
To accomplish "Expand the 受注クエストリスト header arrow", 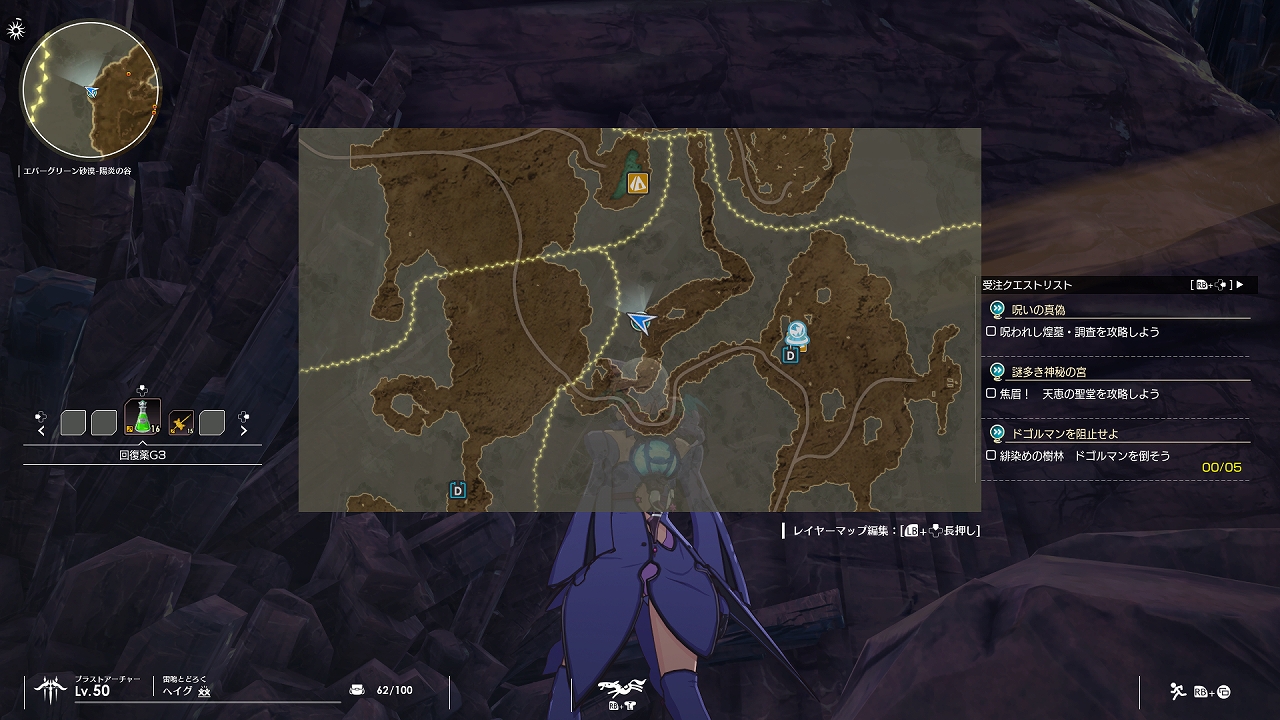I will pyautogui.click(x=1240, y=285).
